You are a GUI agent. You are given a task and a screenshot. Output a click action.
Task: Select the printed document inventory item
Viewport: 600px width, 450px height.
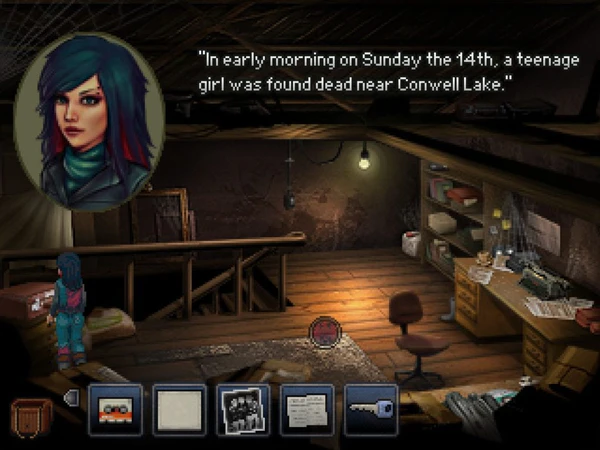(x=307, y=410)
